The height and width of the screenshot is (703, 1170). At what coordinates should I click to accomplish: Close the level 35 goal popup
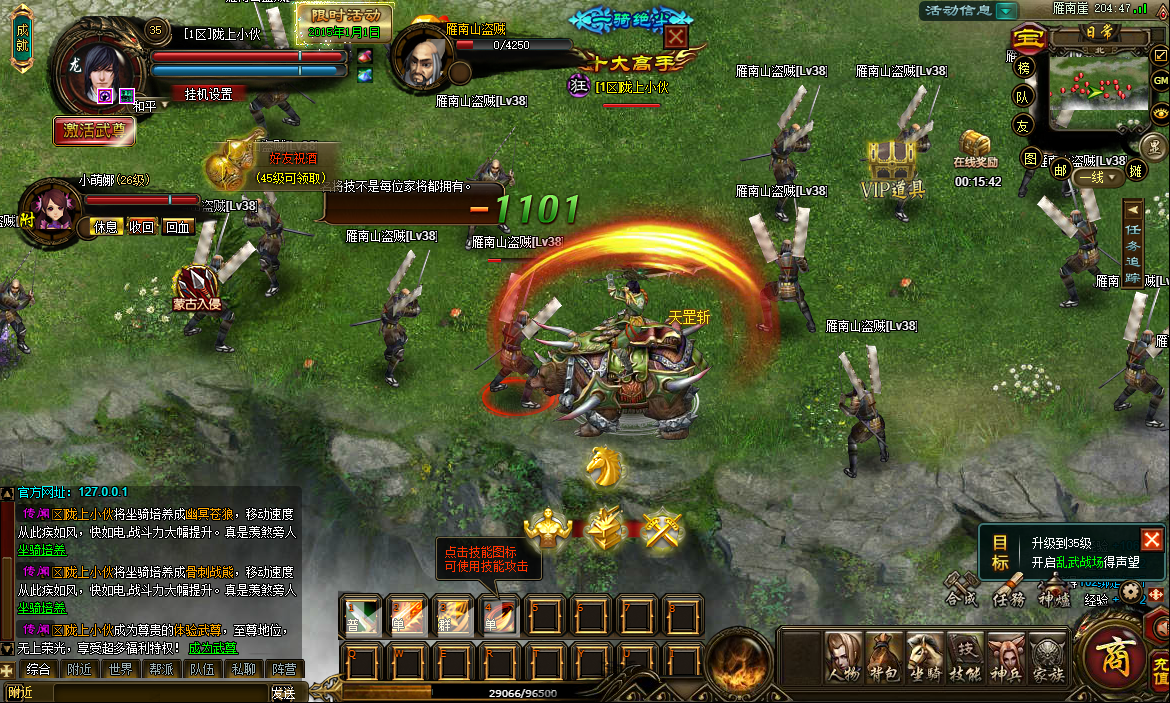pyautogui.click(x=1152, y=540)
